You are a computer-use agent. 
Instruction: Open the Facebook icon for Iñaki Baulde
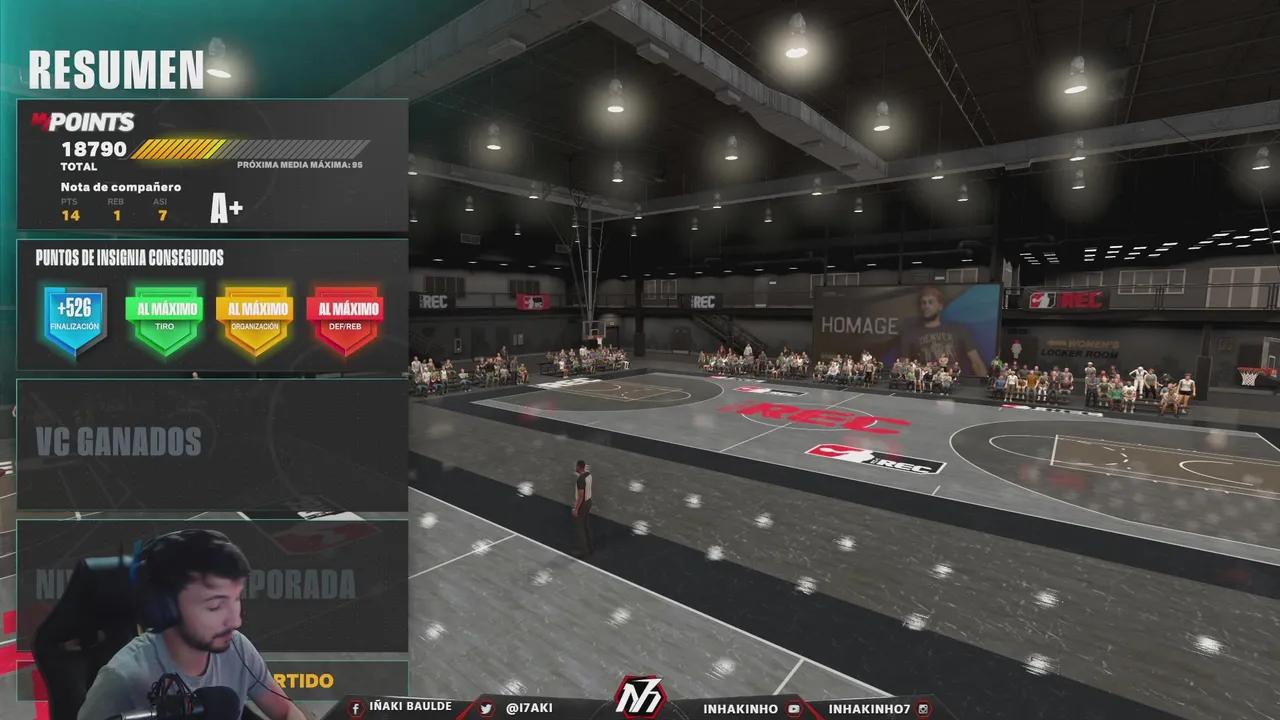(356, 706)
